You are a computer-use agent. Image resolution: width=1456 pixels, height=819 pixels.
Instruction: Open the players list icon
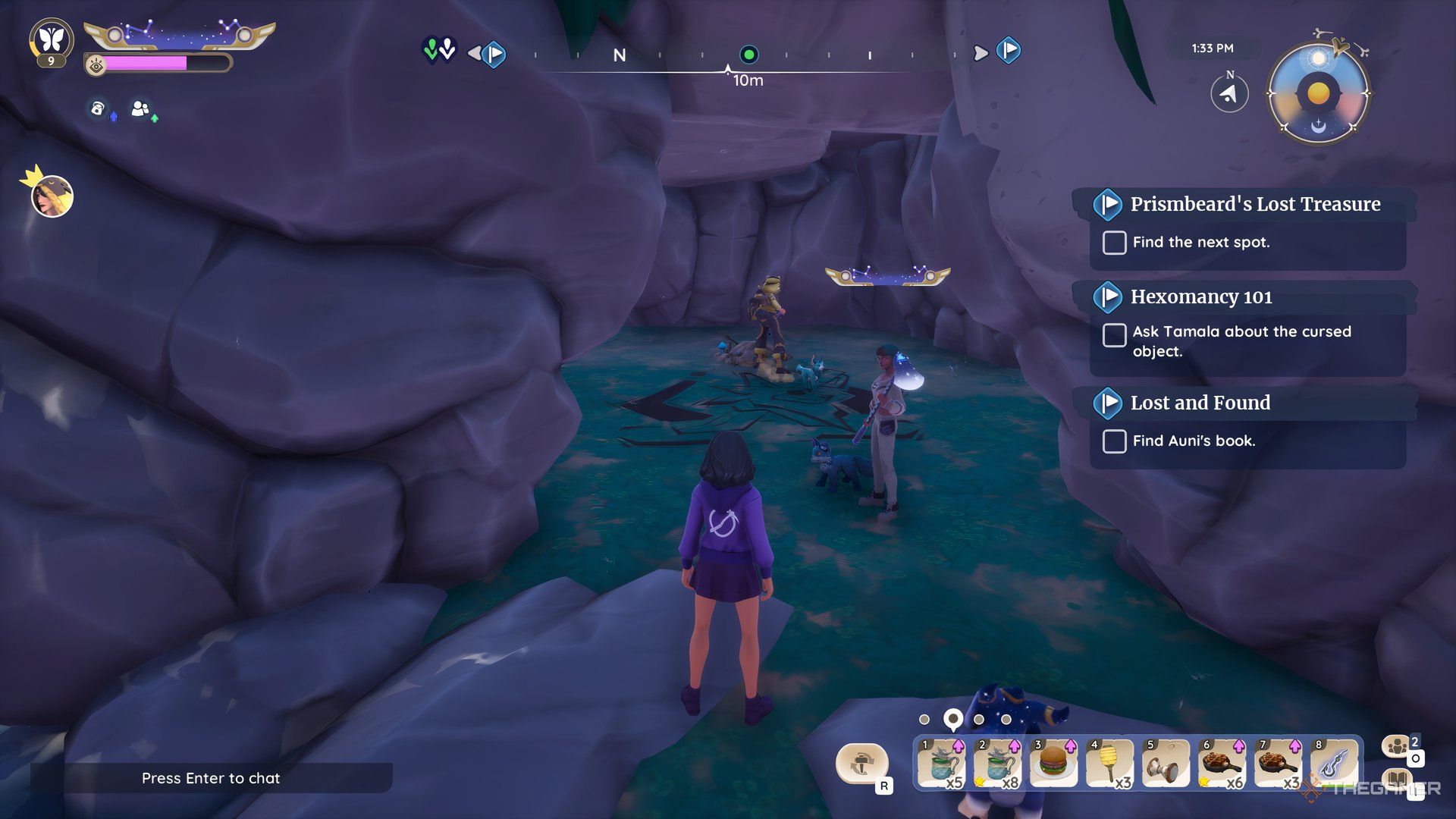pos(1397,747)
